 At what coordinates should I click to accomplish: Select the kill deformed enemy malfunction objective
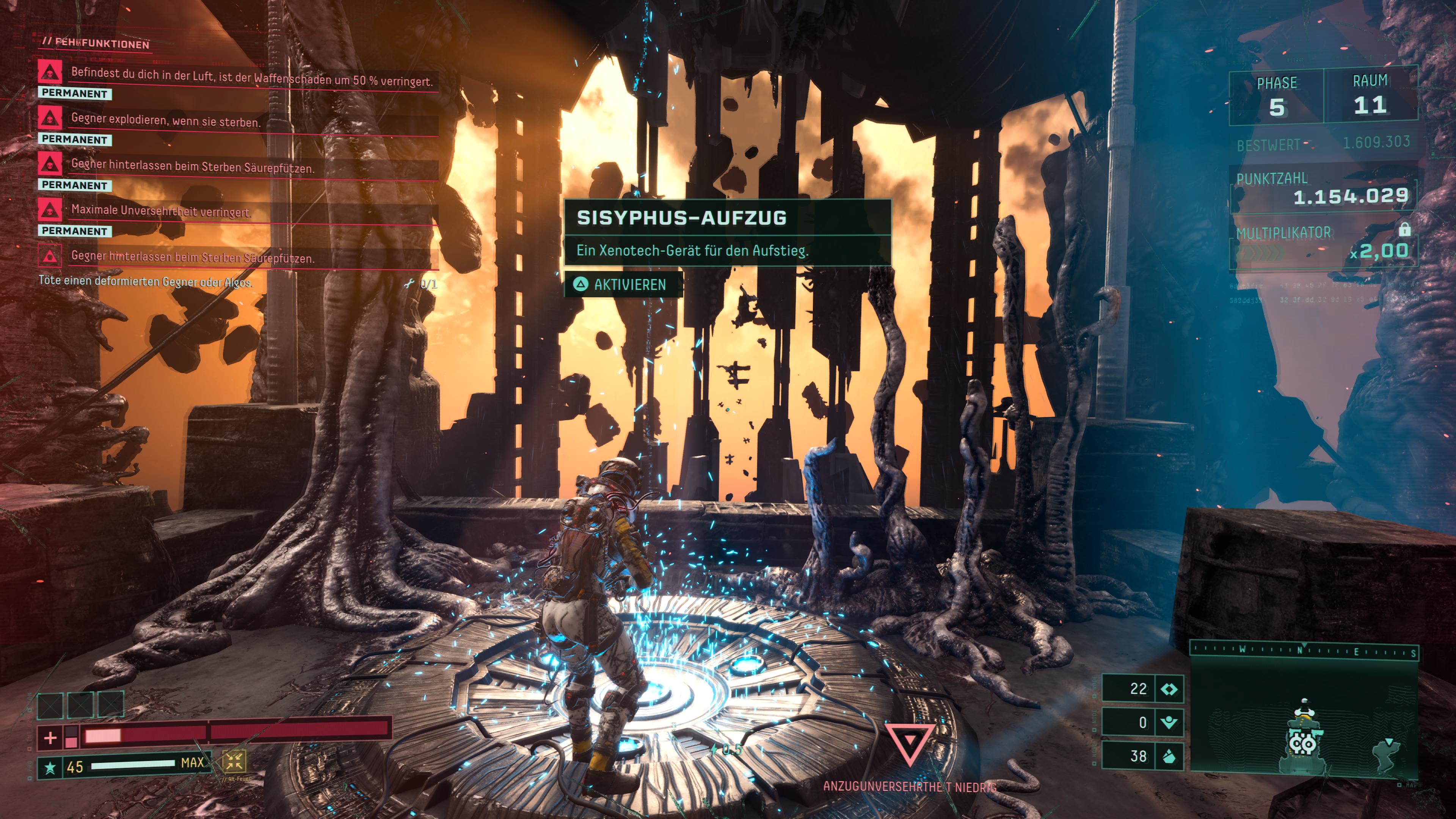(x=145, y=281)
